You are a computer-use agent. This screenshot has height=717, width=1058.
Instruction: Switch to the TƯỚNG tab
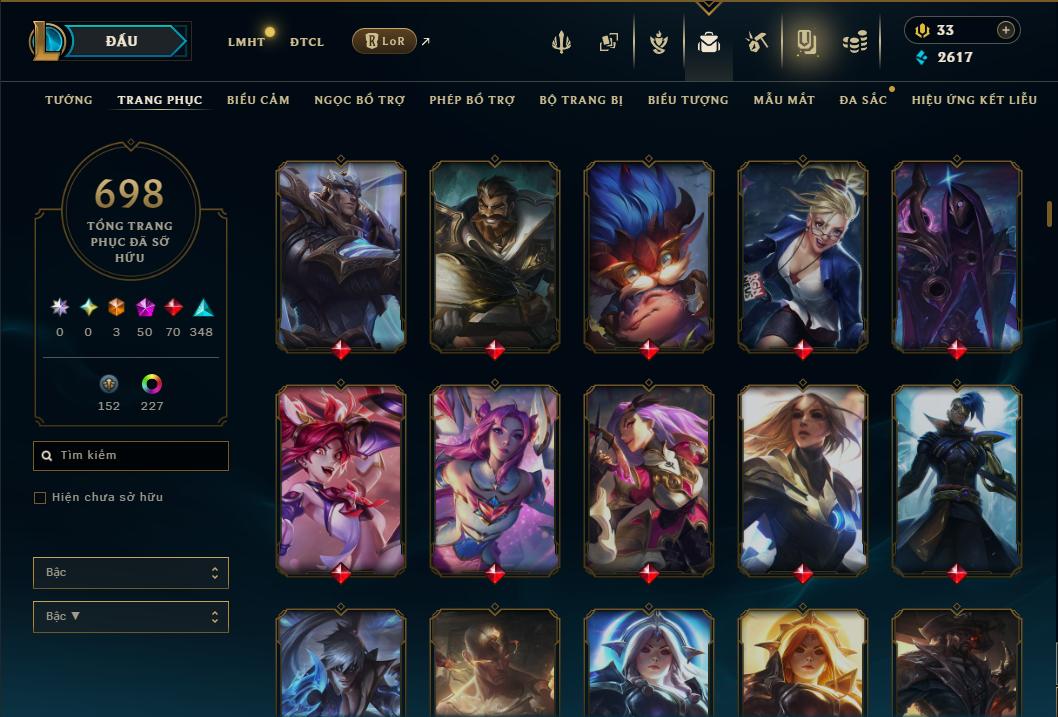coord(69,100)
